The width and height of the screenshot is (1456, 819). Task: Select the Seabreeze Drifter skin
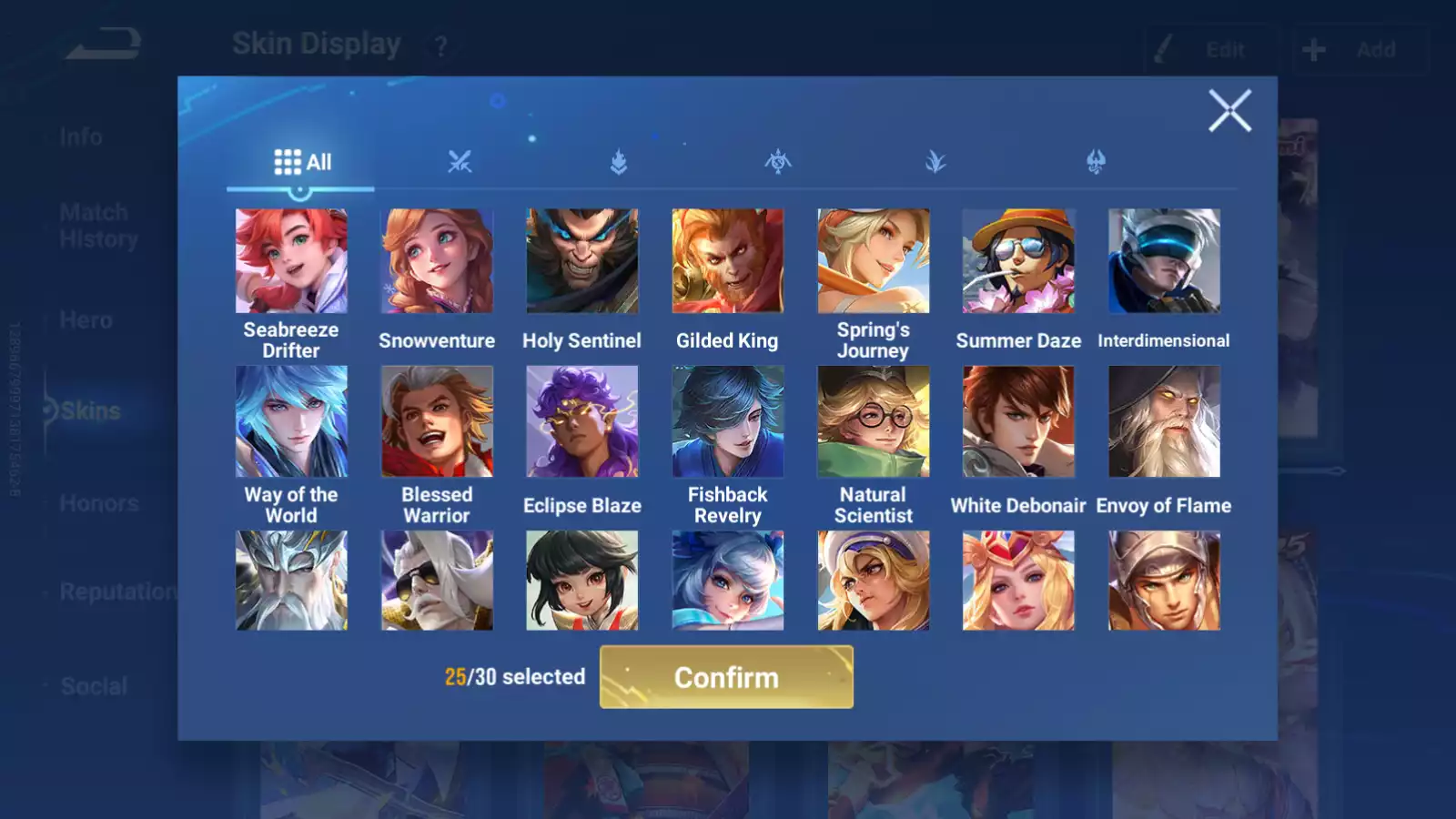291,261
